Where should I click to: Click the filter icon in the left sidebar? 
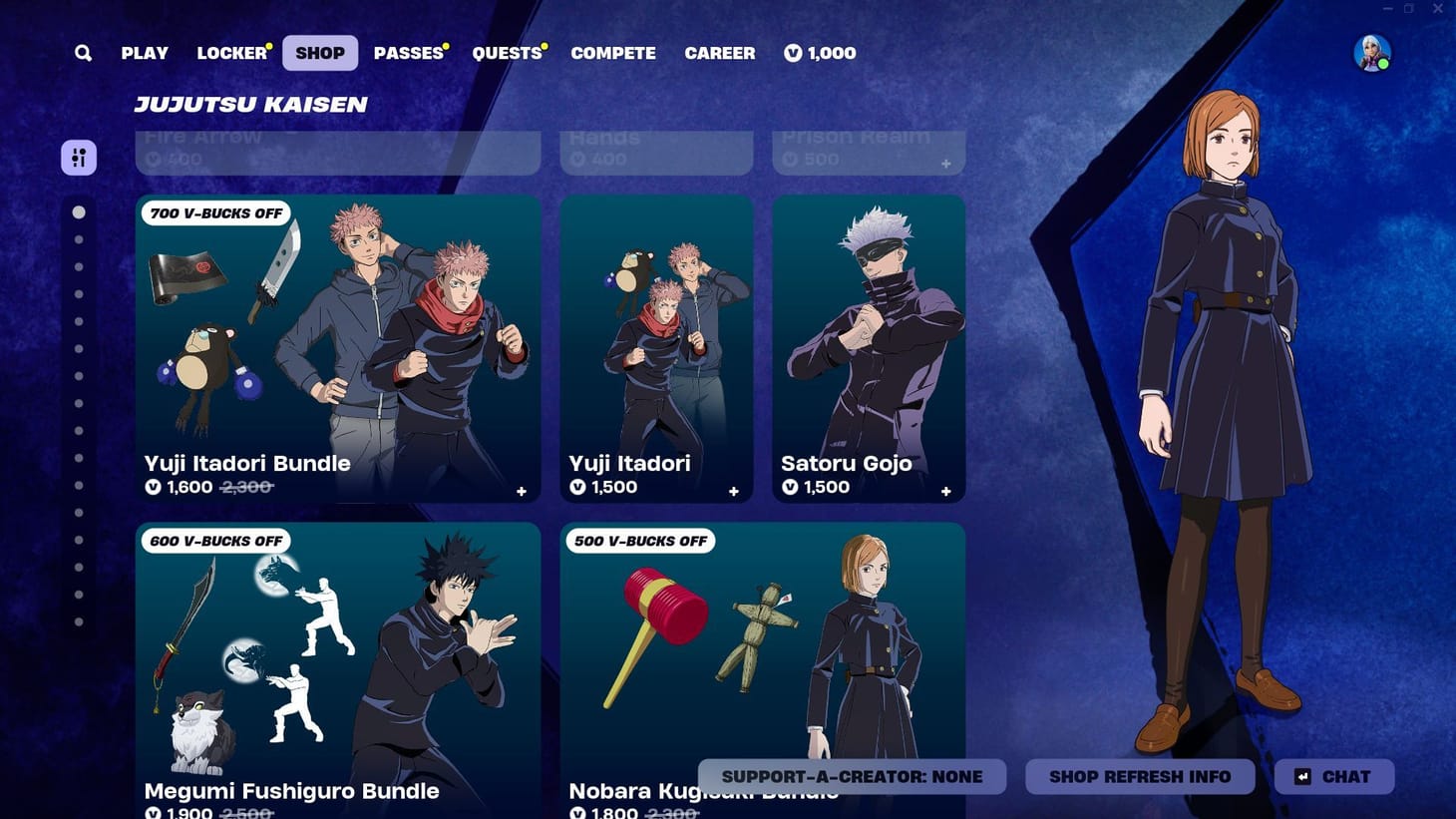(x=79, y=157)
